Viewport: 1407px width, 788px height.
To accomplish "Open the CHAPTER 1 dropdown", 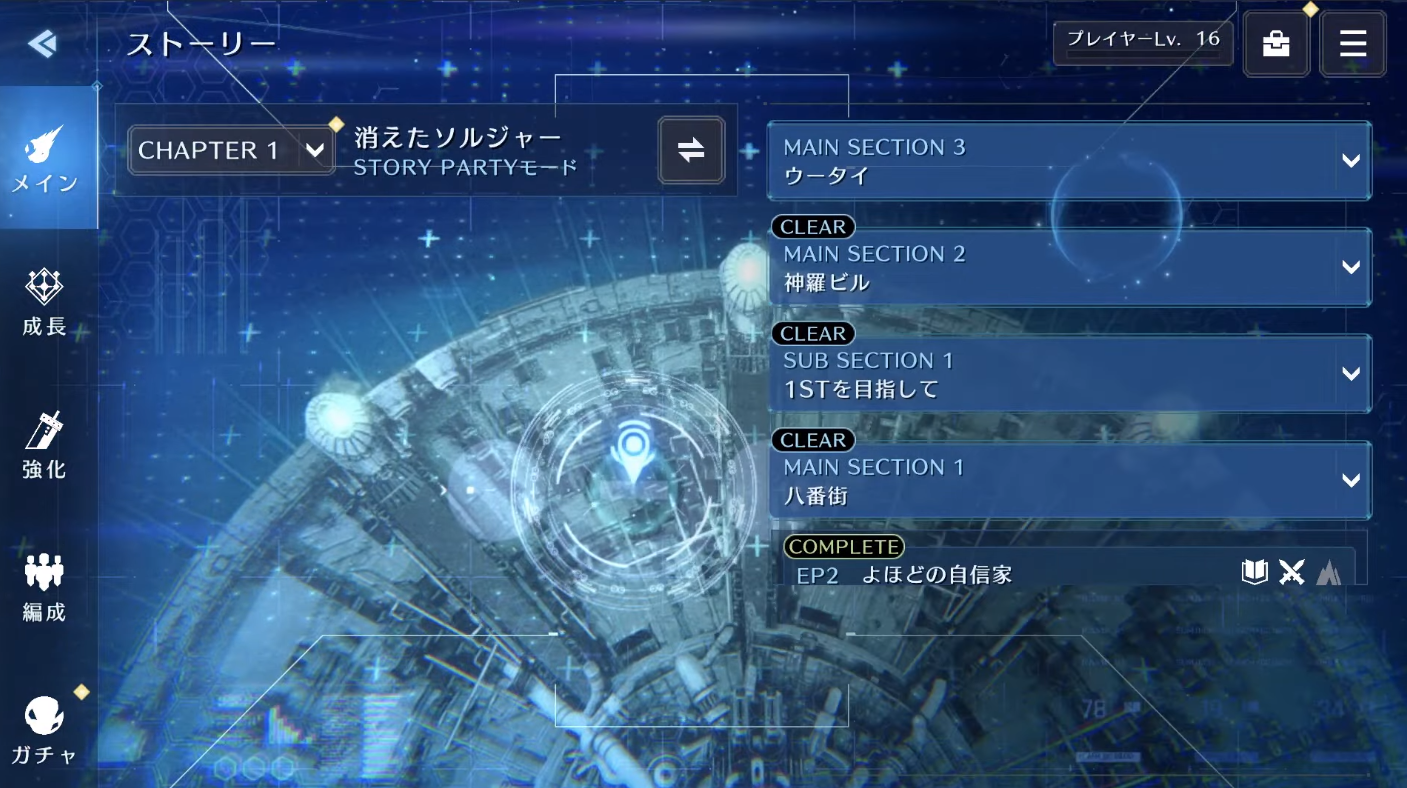I will tap(230, 150).
